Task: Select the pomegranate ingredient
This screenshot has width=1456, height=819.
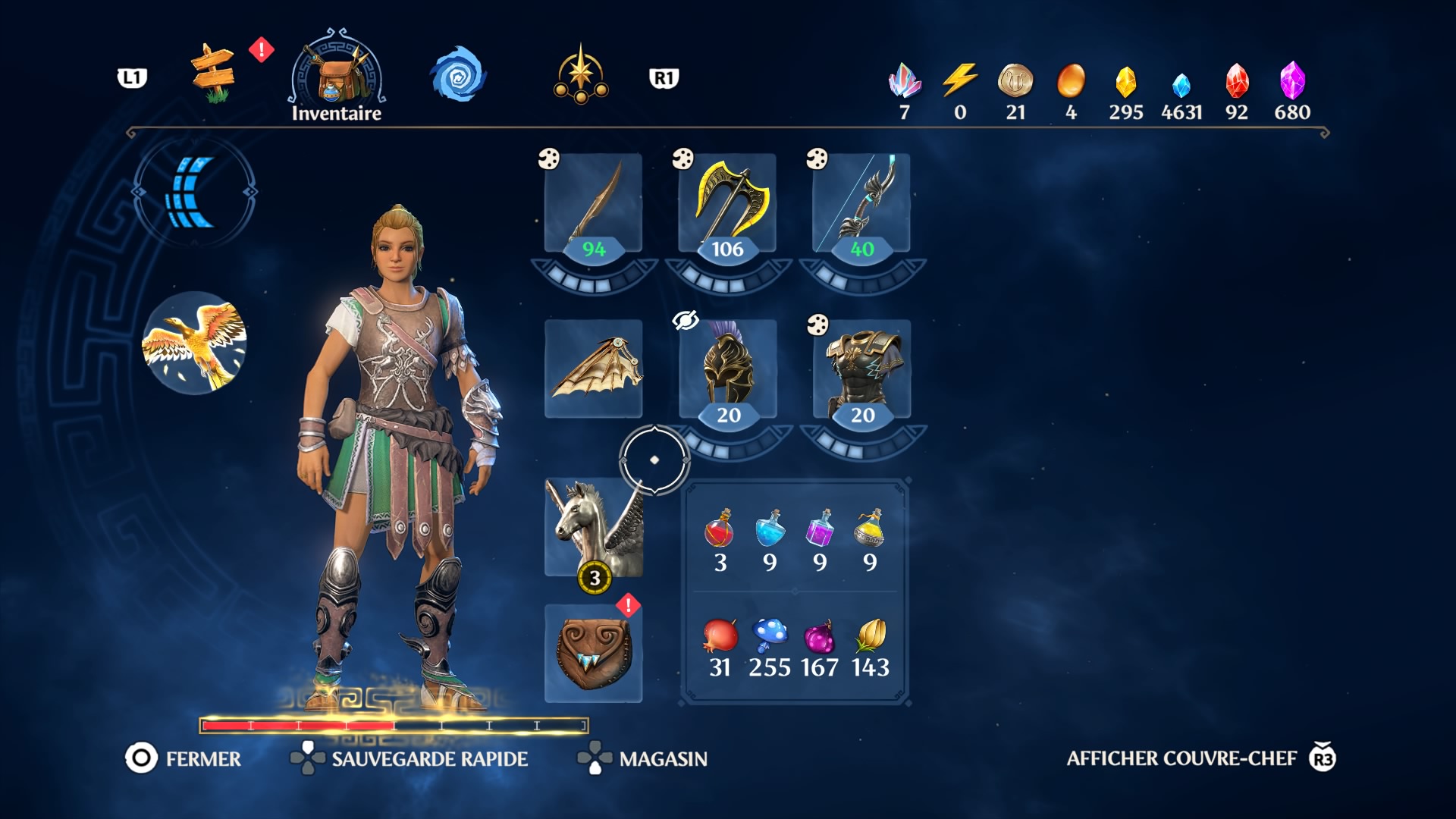Action: (x=719, y=635)
